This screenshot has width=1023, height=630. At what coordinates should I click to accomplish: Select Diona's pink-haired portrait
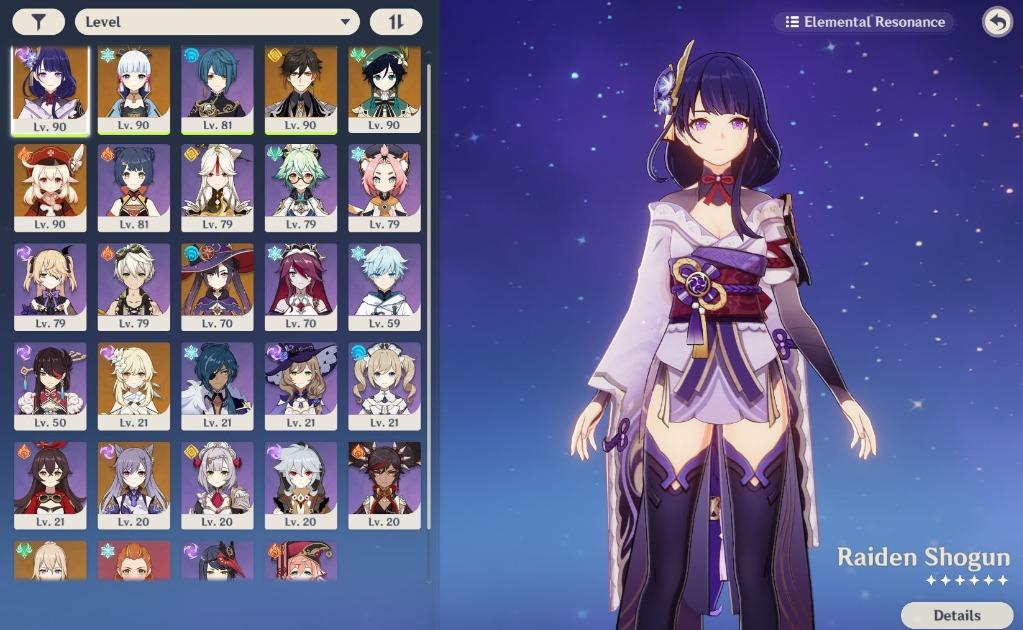385,187
